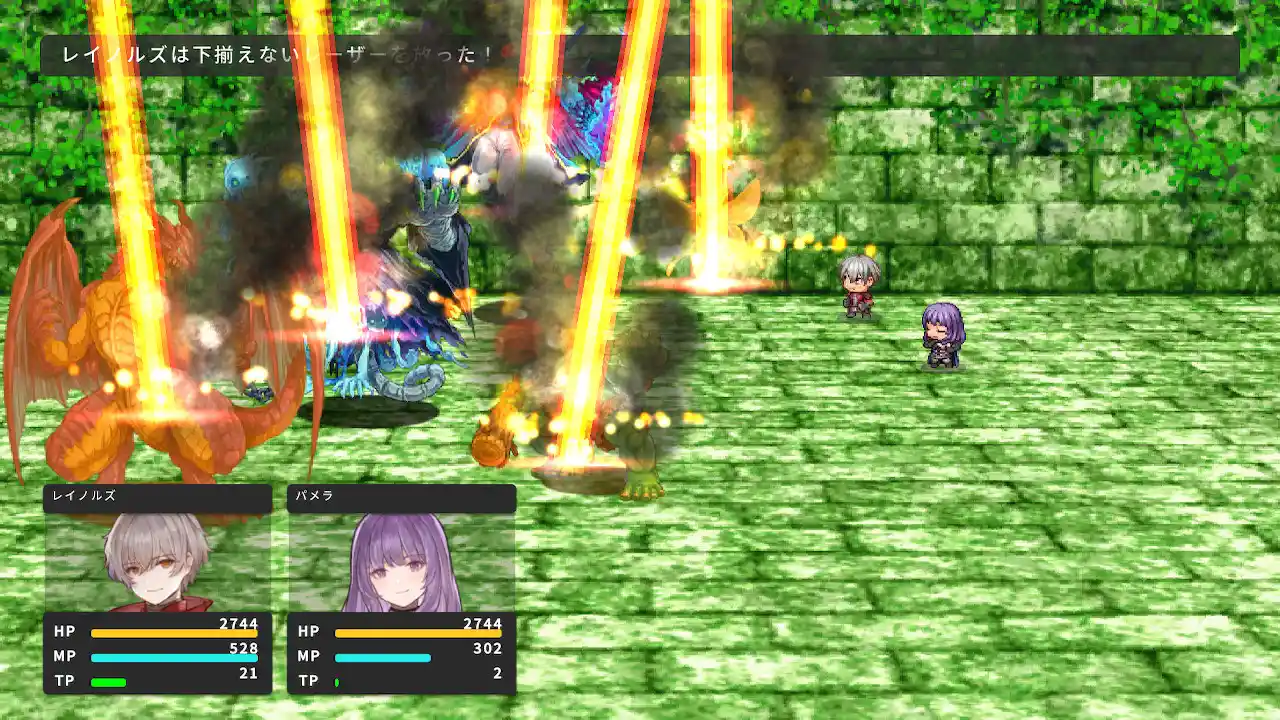Select レイノルズ's party status panel
Image resolution: width=1280 pixels, height=720 pixels.
click(158, 589)
